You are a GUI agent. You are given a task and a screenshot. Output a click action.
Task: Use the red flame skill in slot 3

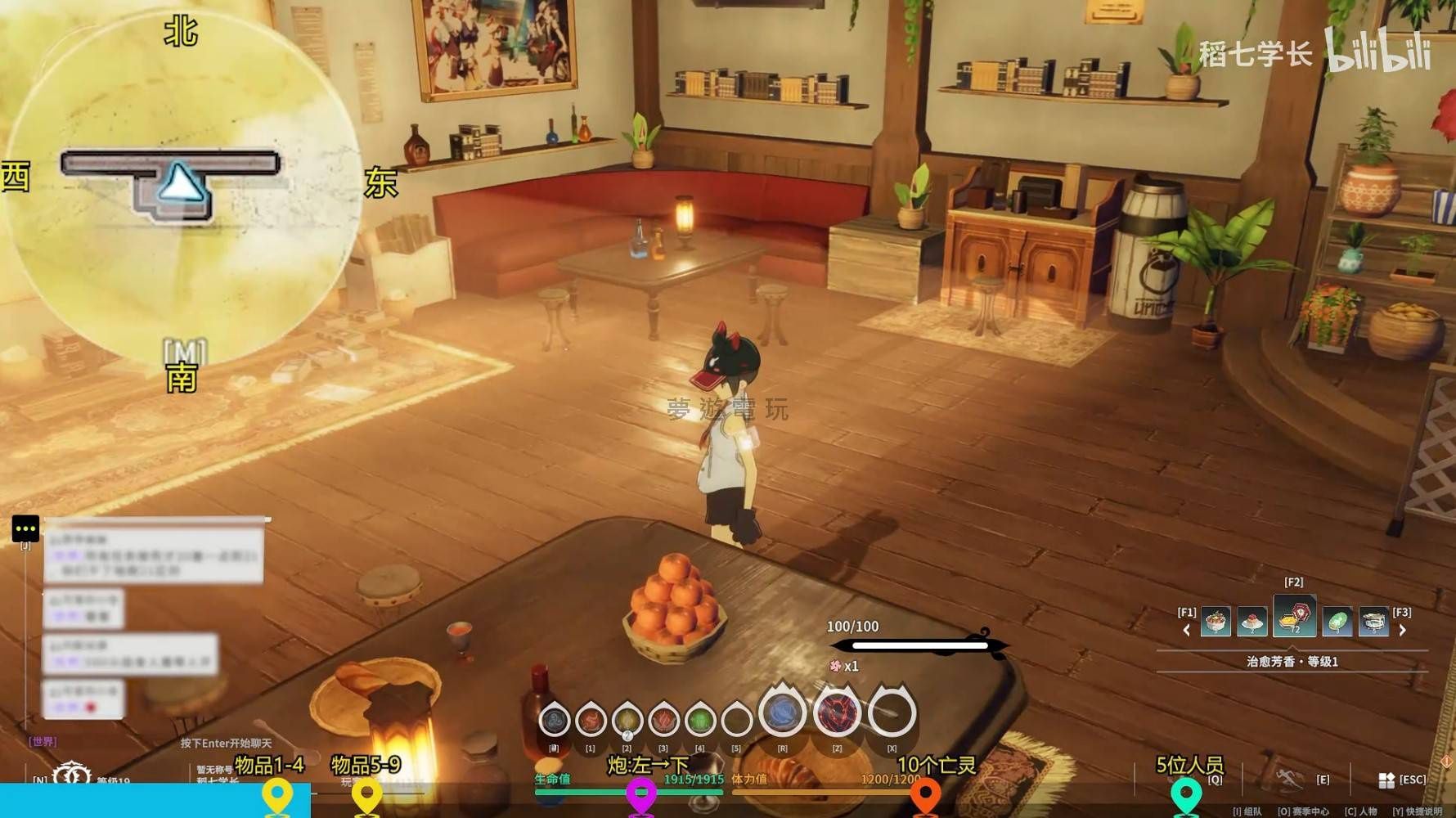663,721
